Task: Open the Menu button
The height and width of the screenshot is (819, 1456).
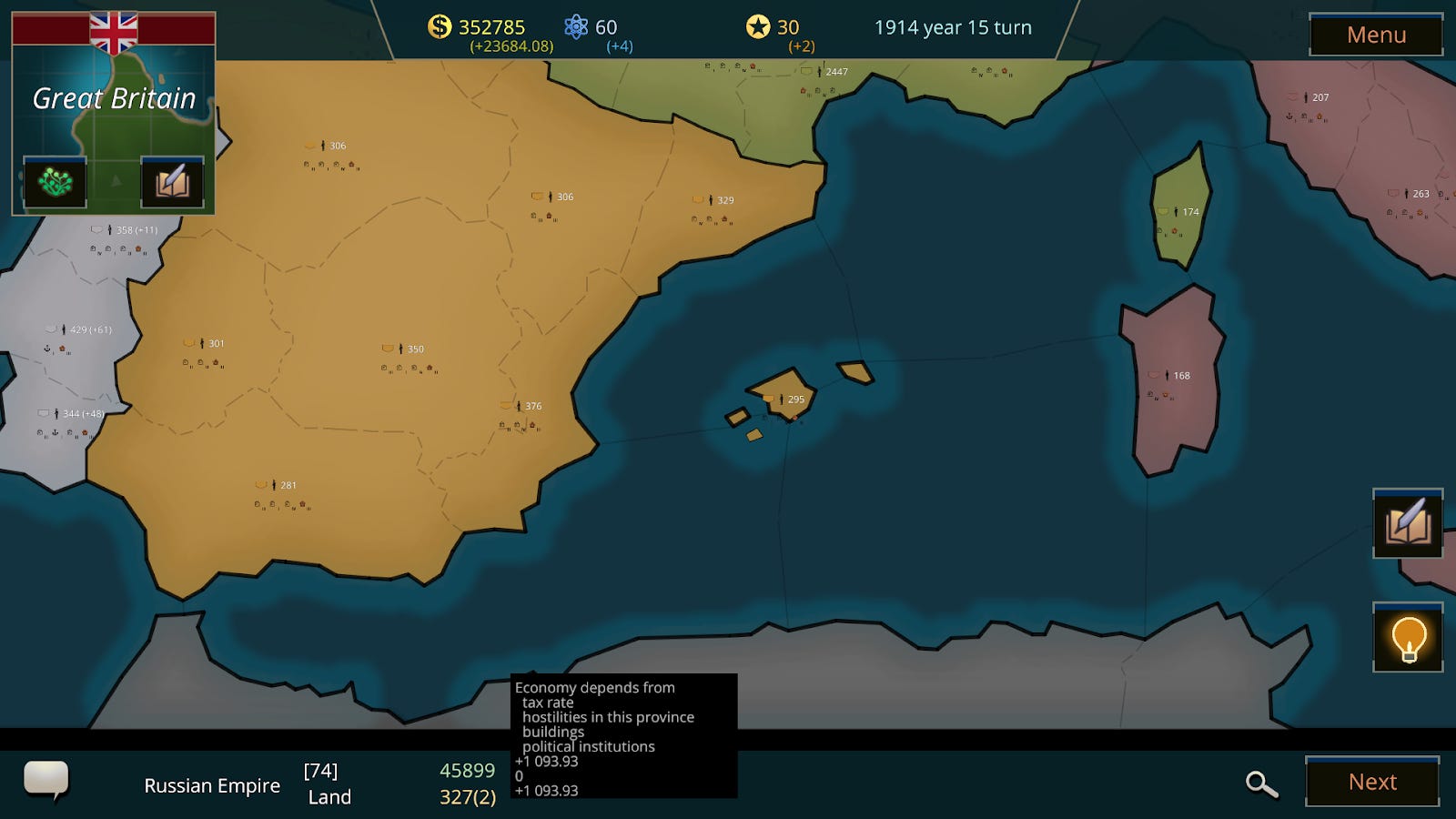Action: pyautogui.click(x=1375, y=35)
